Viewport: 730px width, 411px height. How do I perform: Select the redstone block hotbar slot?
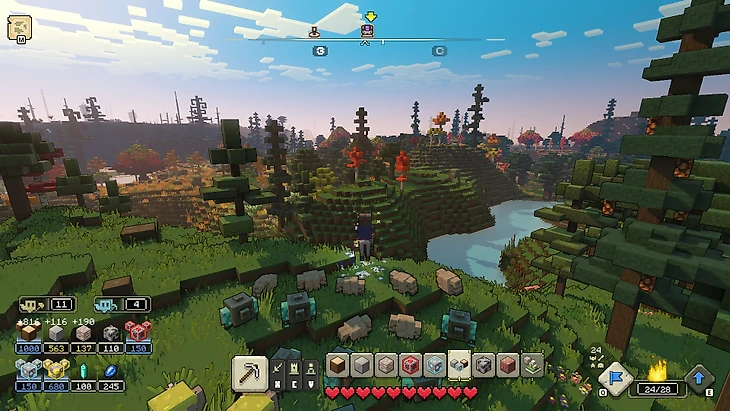tap(410, 366)
